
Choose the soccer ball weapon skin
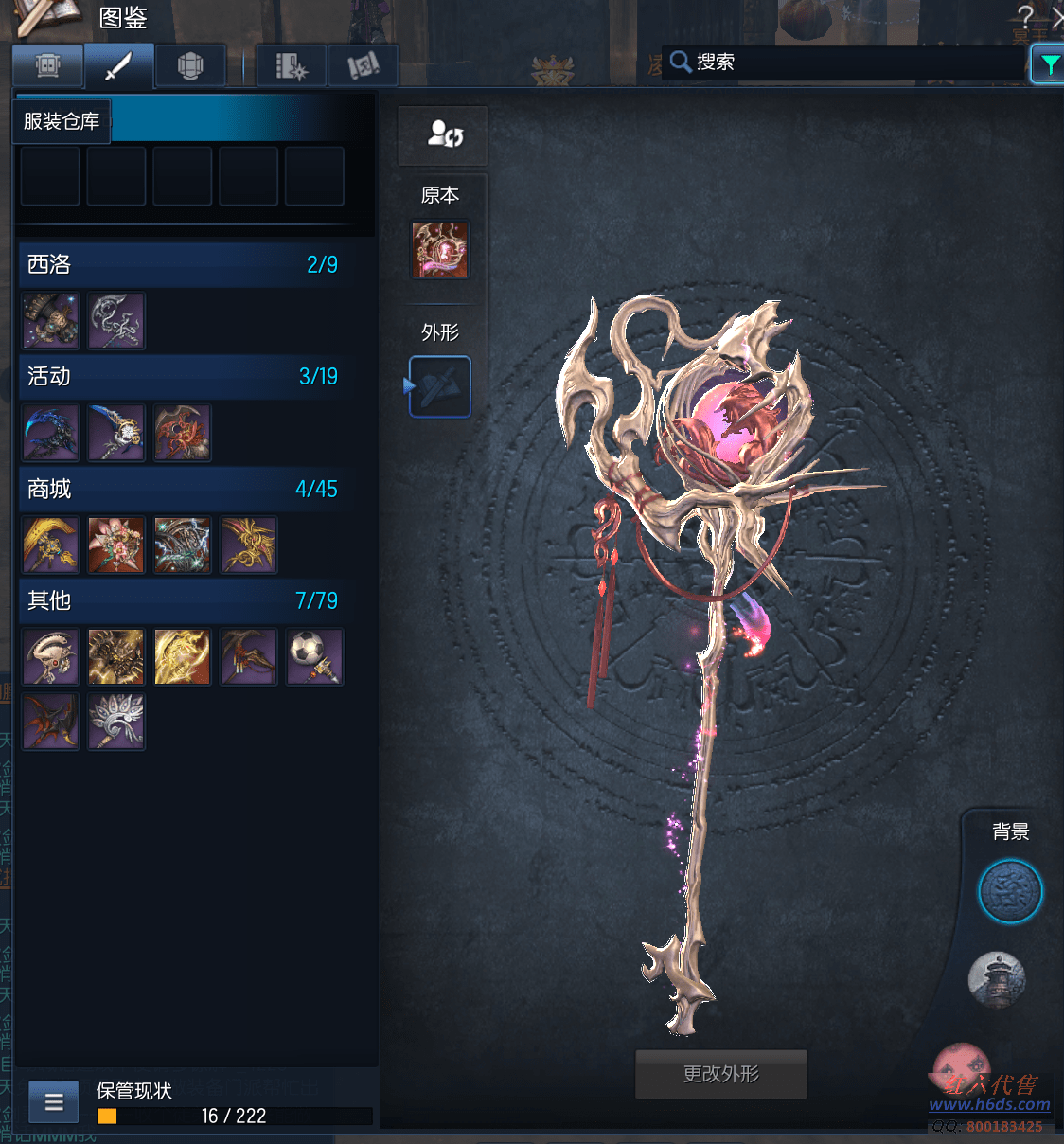[314, 656]
